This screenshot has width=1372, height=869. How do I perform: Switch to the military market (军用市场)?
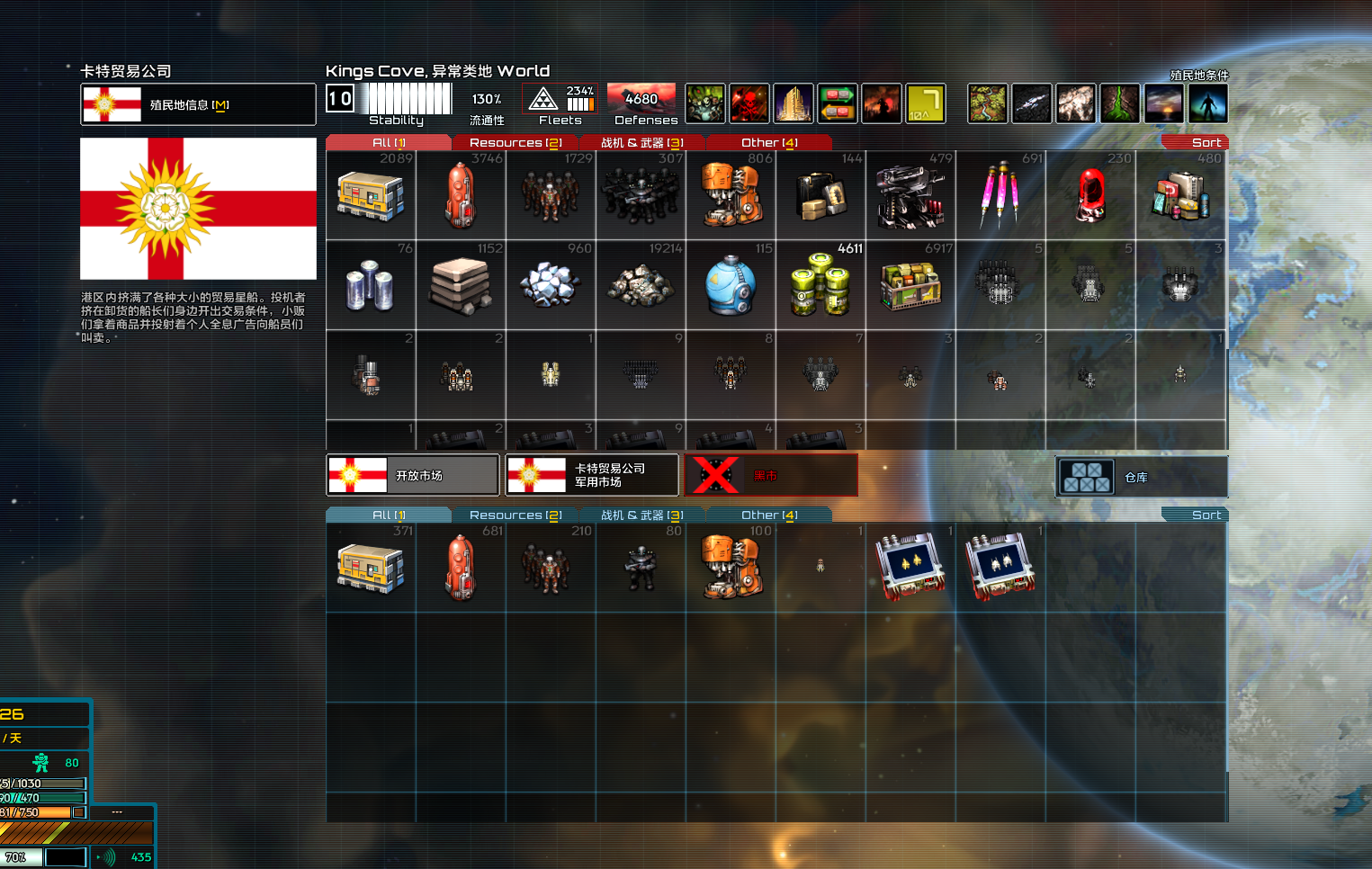pos(592,475)
